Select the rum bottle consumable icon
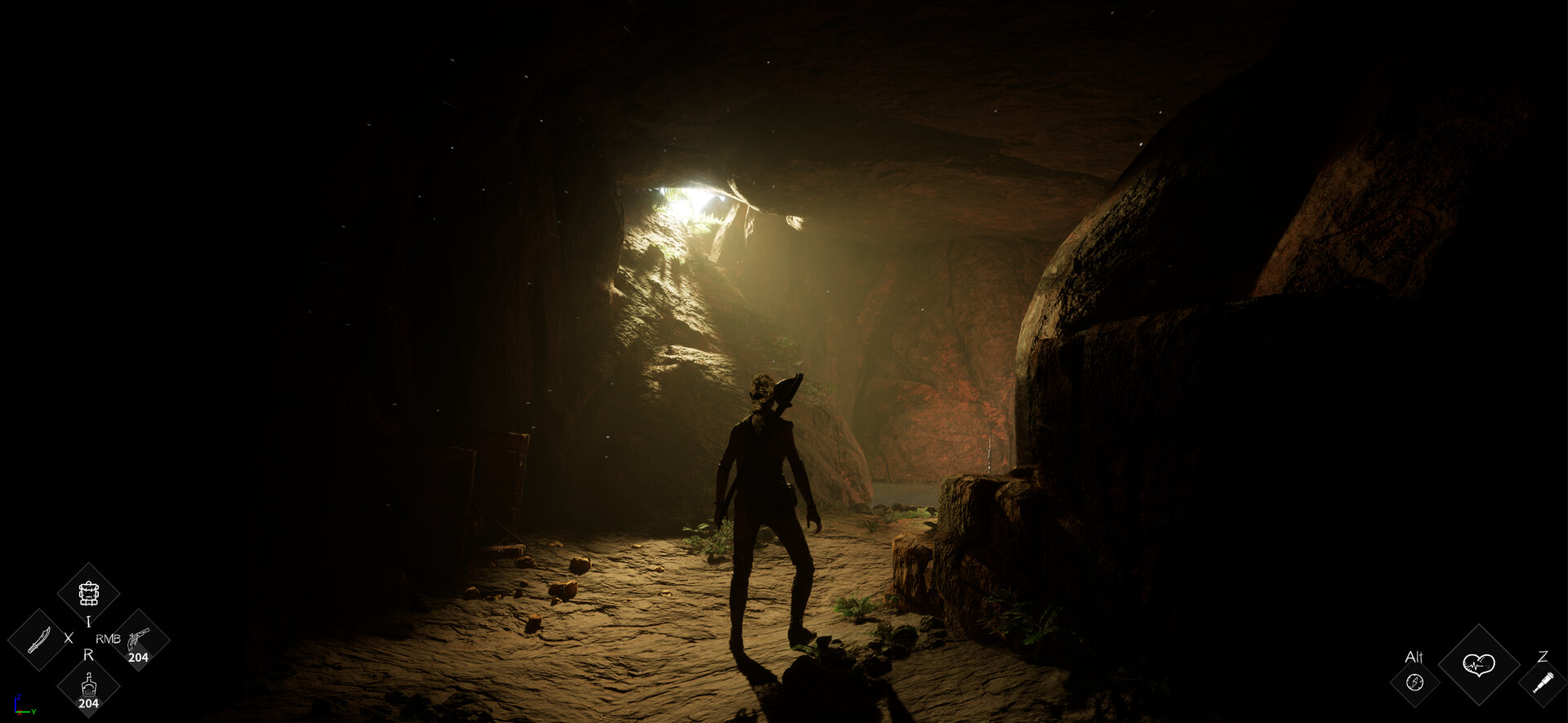The width and height of the screenshot is (1568, 723). (89, 685)
